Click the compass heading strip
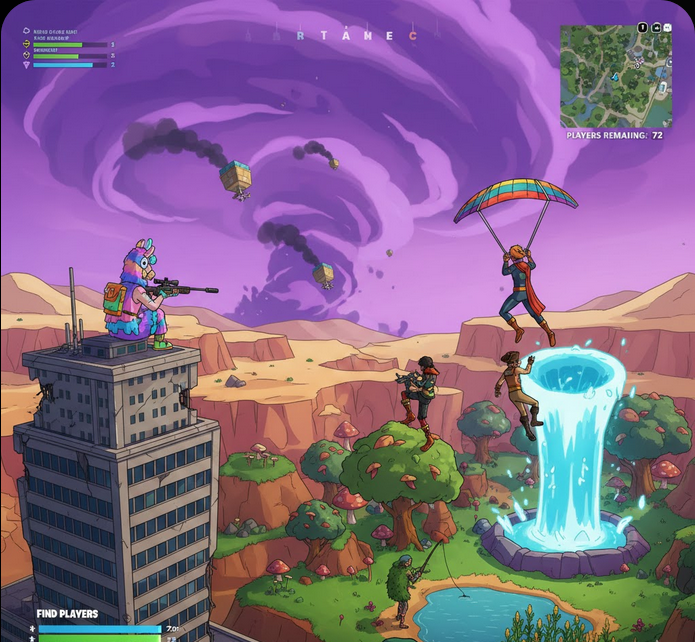The width and height of the screenshot is (695, 642). [357, 35]
